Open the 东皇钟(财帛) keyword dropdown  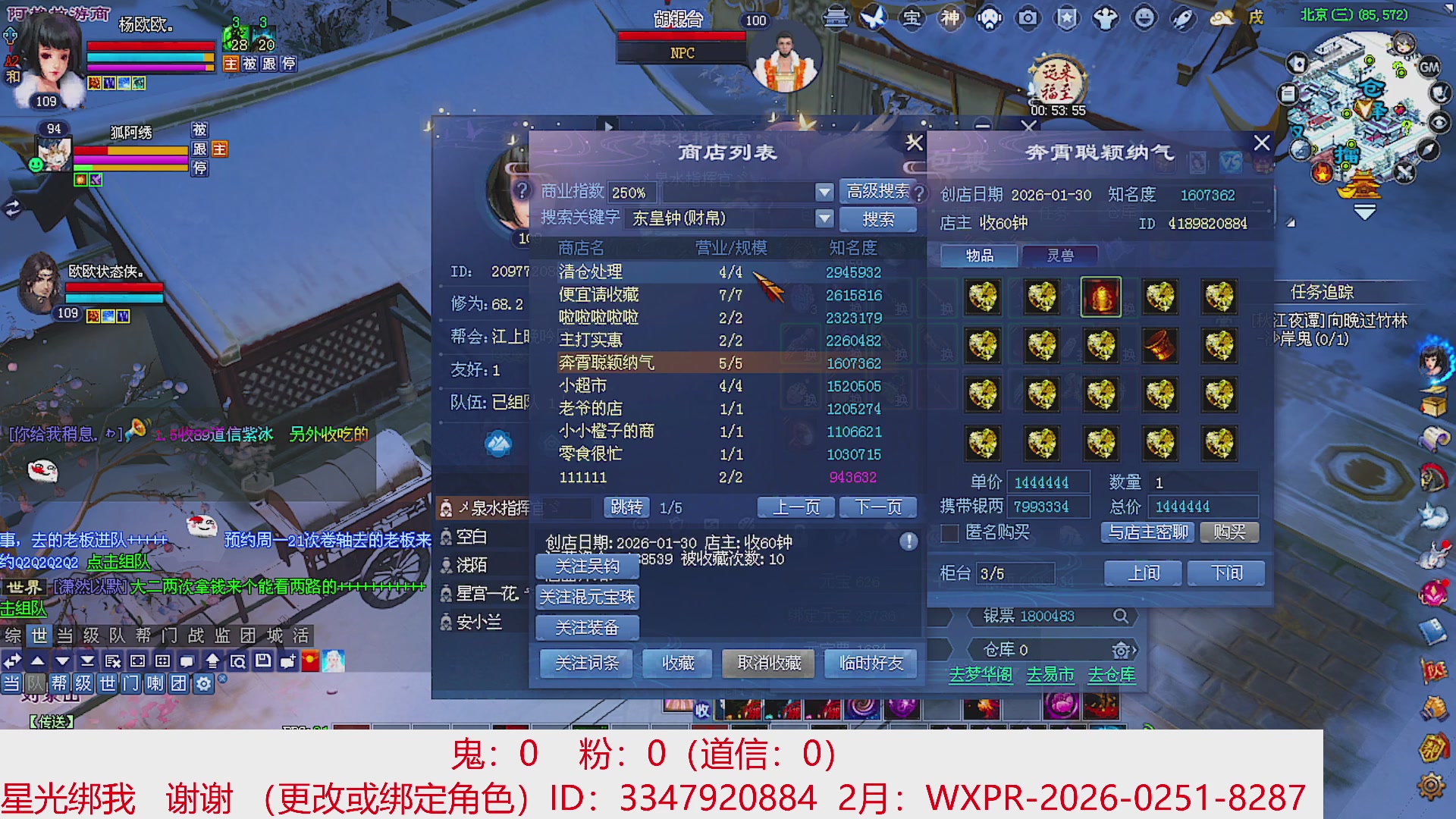(825, 219)
